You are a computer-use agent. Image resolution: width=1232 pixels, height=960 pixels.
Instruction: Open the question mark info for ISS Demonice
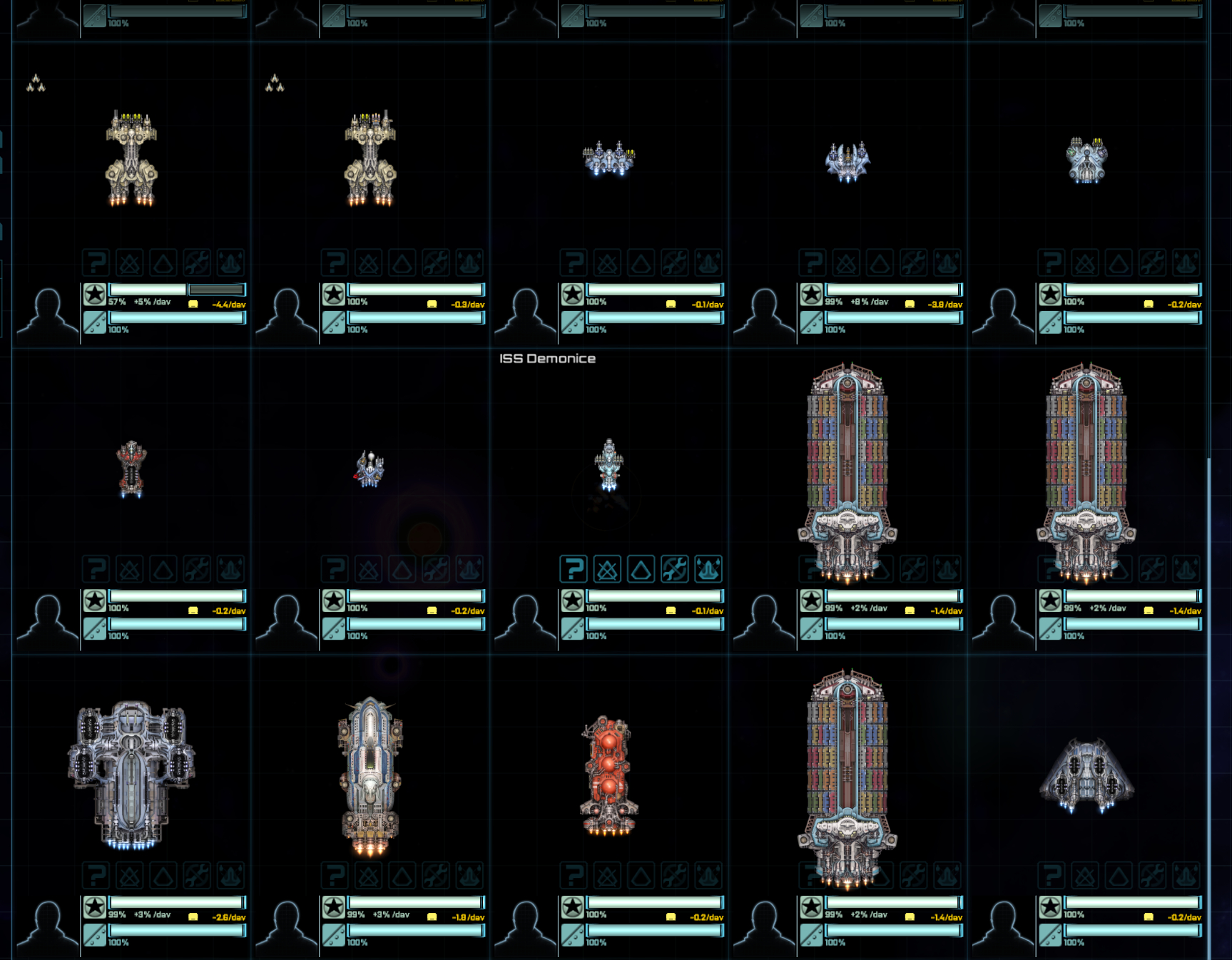click(573, 569)
